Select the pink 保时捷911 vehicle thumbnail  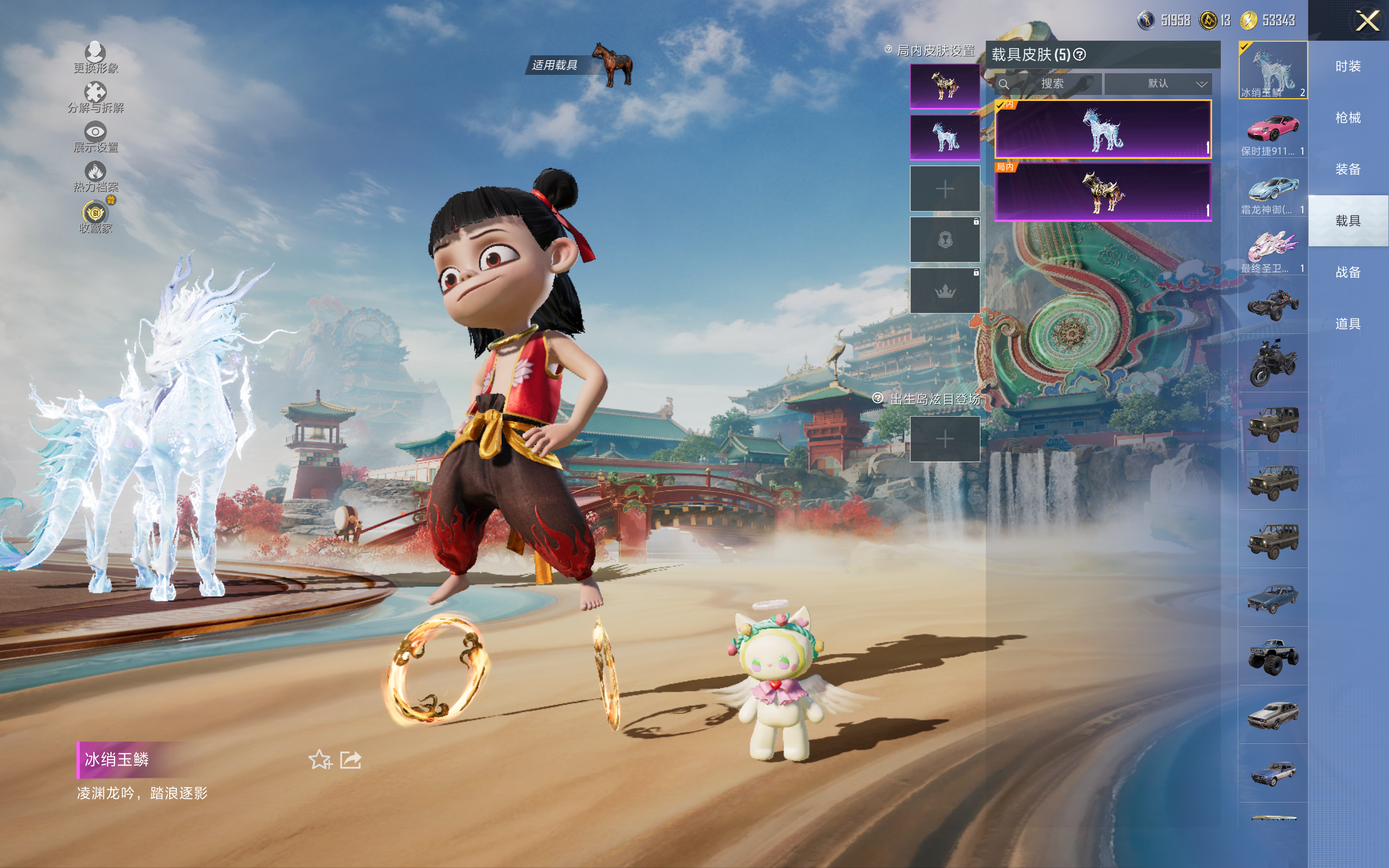click(1272, 130)
